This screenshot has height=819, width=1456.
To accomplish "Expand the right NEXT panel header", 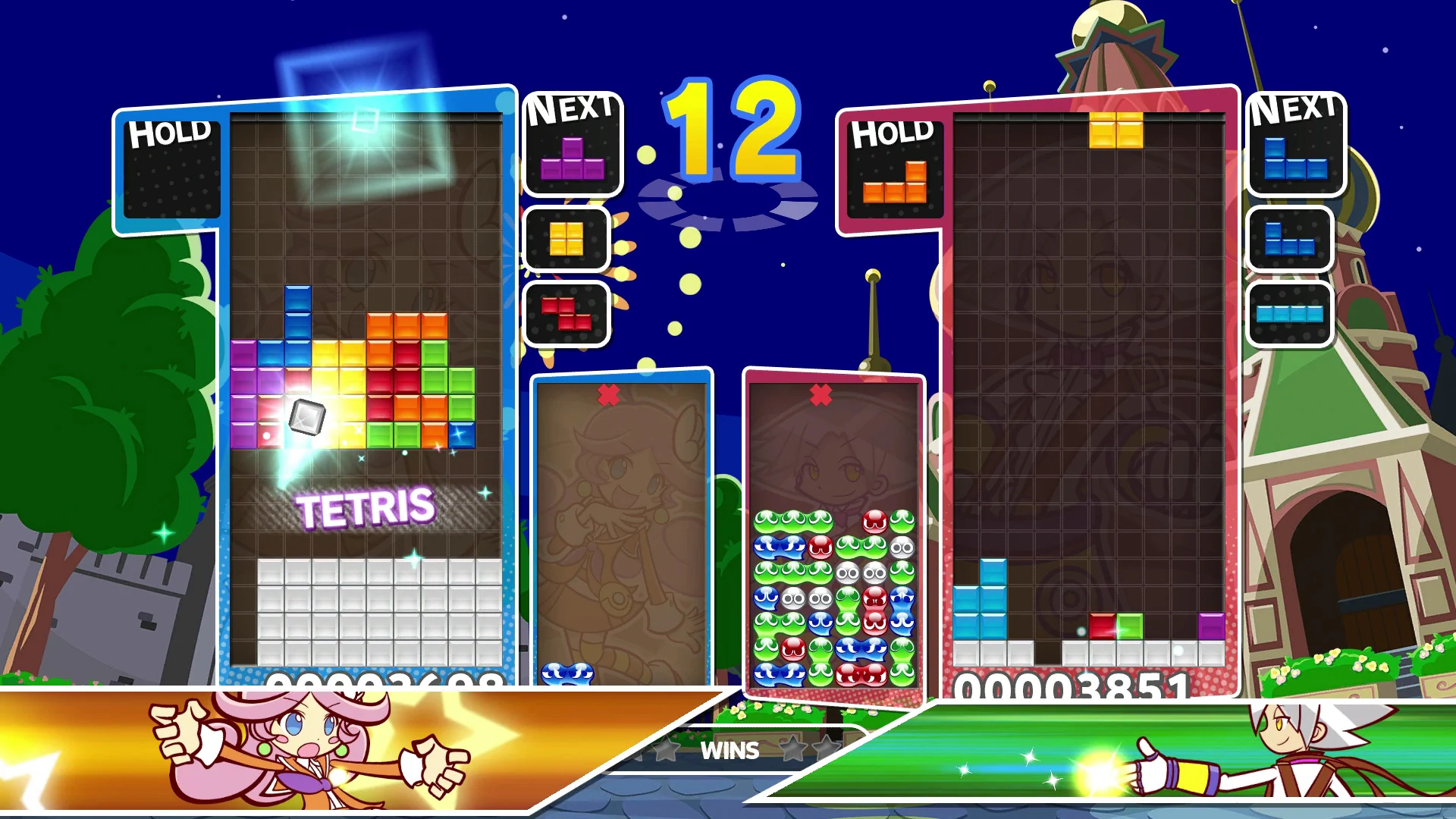I will click(1294, 112).
